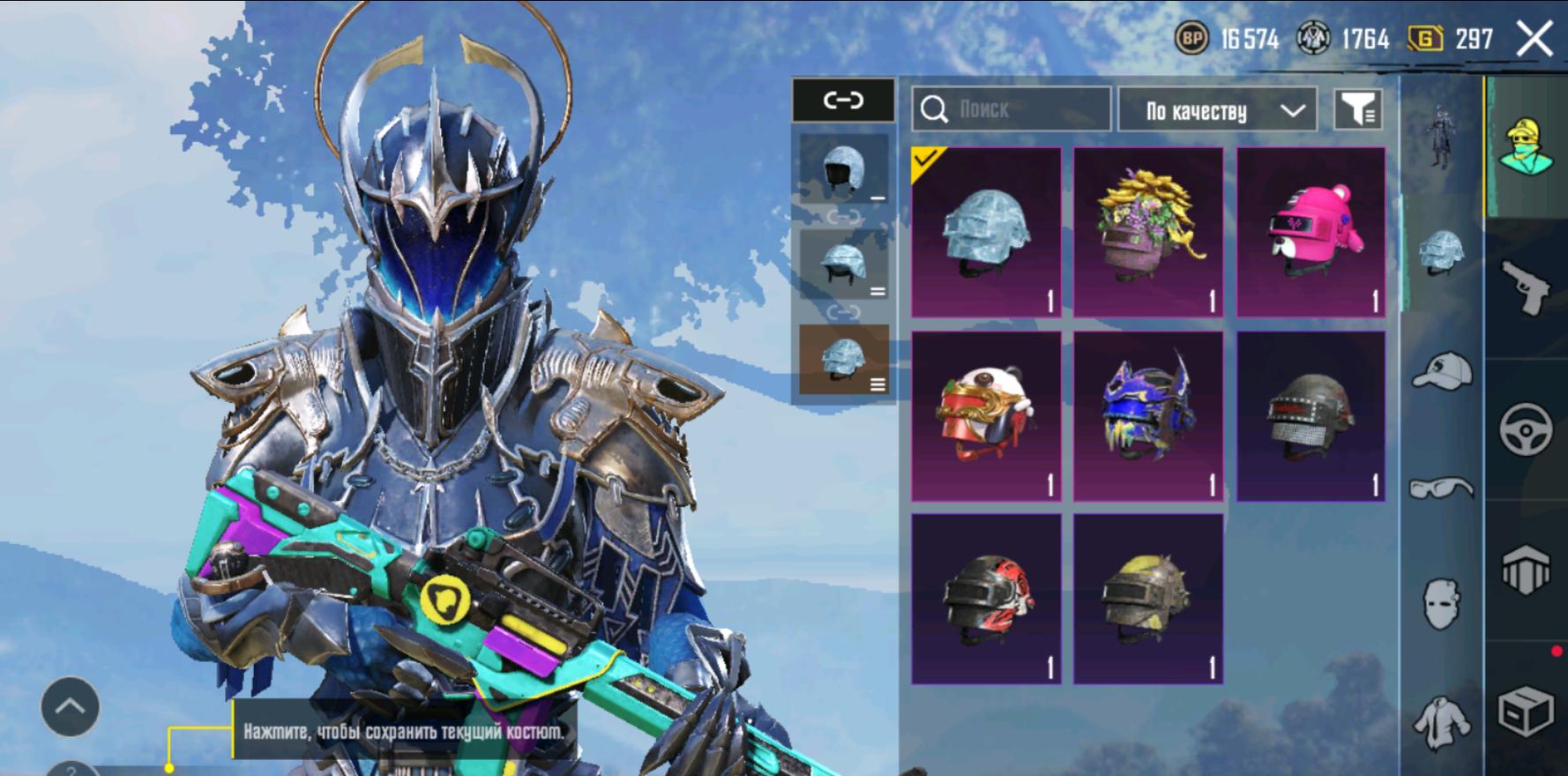
Task: Pick the yellow spiked helmet skin
Action: [x=1148, y=600]
